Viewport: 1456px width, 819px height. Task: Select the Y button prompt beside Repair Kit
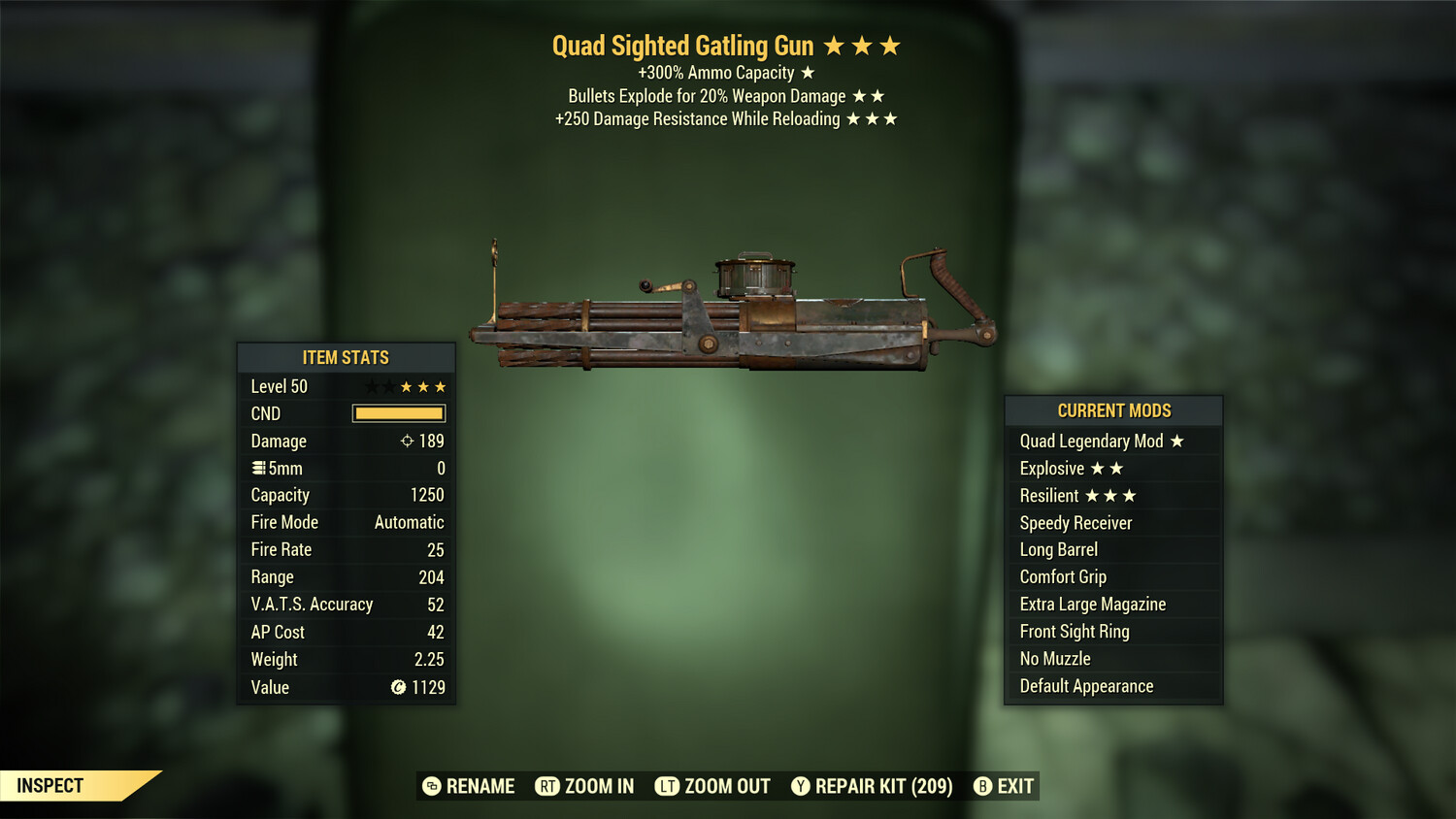click(801, 786)
